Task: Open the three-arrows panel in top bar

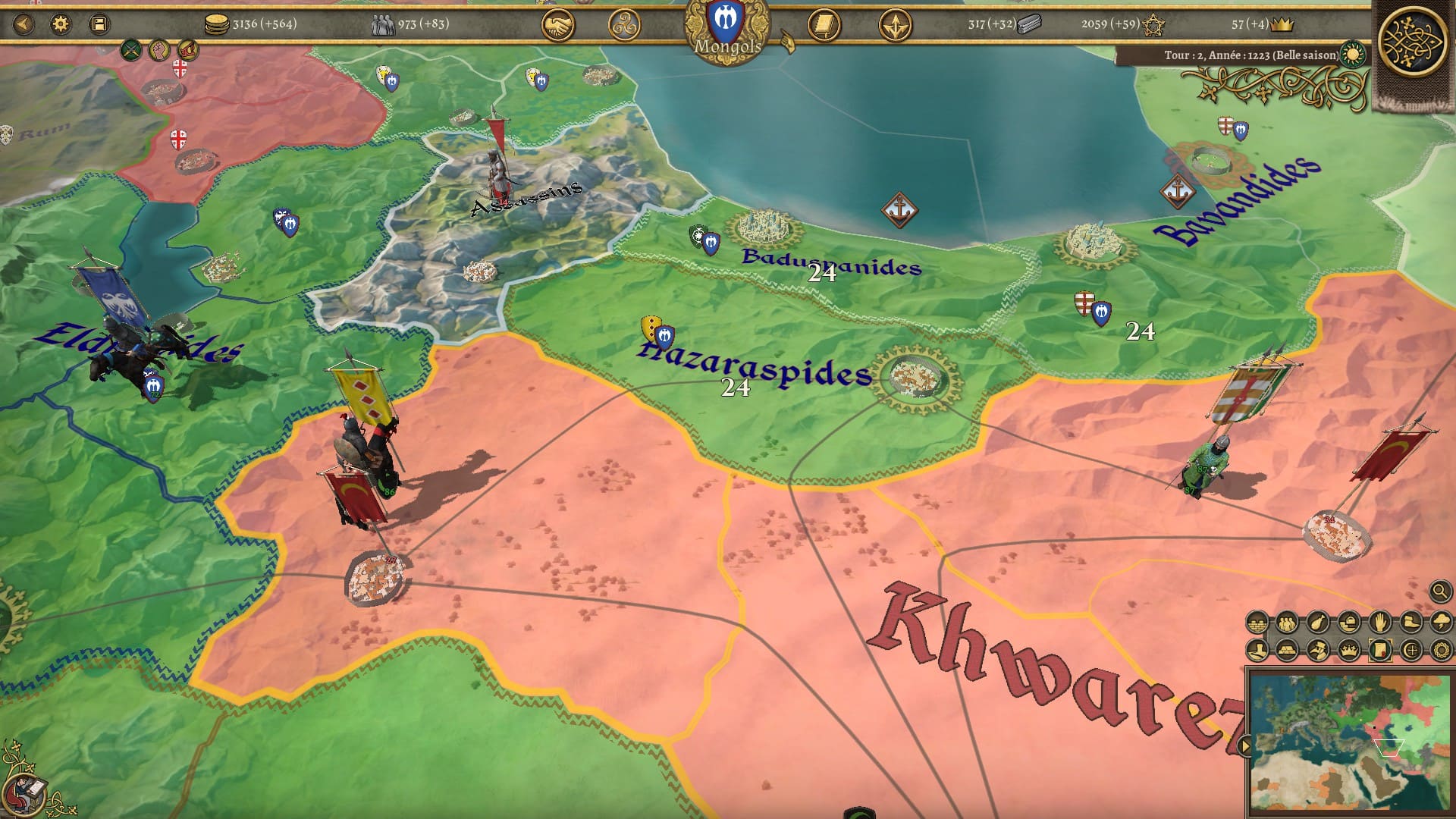Action: tap(895, 26)
